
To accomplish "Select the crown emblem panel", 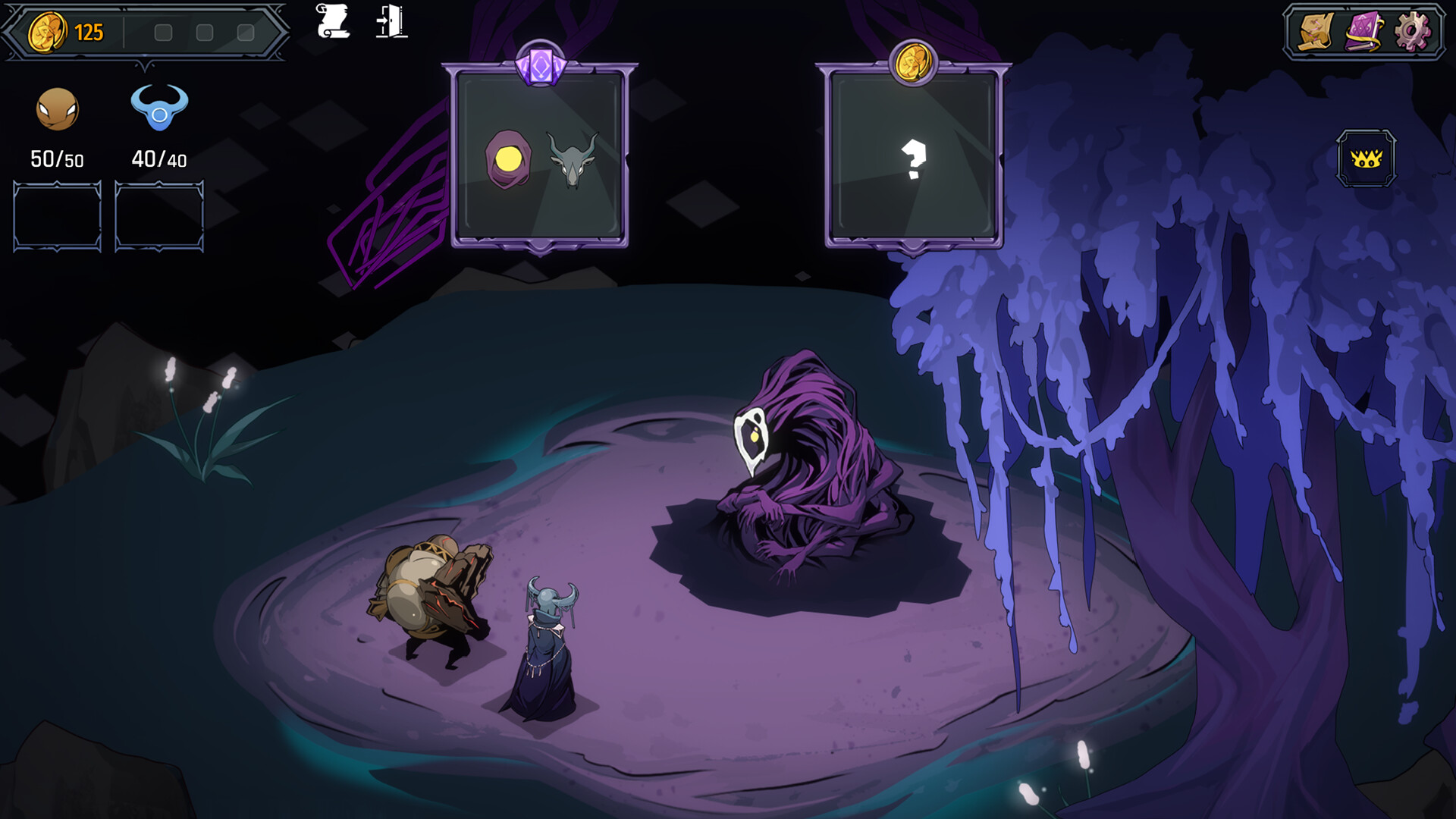I will pos(1367,158).
